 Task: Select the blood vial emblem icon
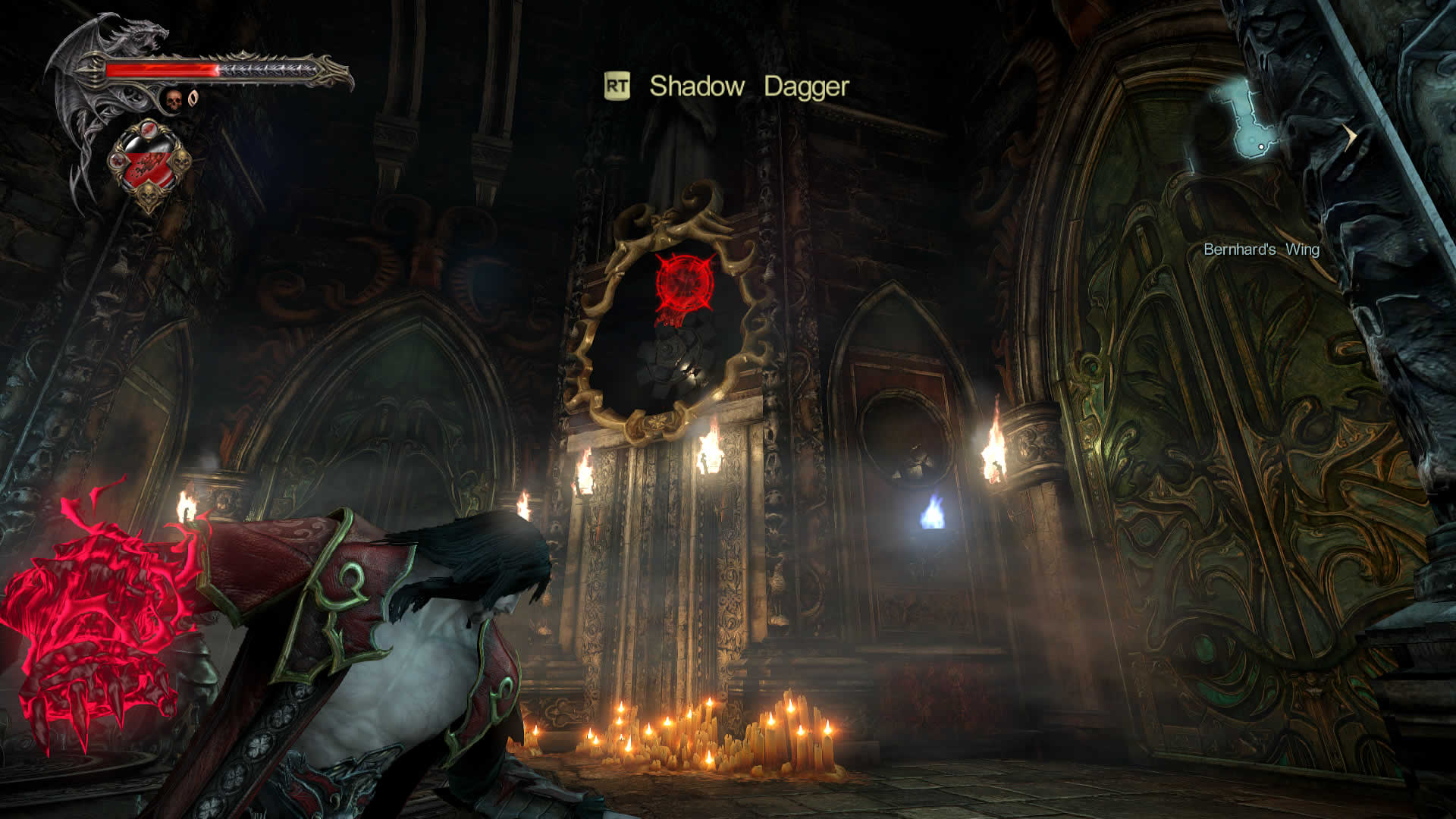(149, 163)
